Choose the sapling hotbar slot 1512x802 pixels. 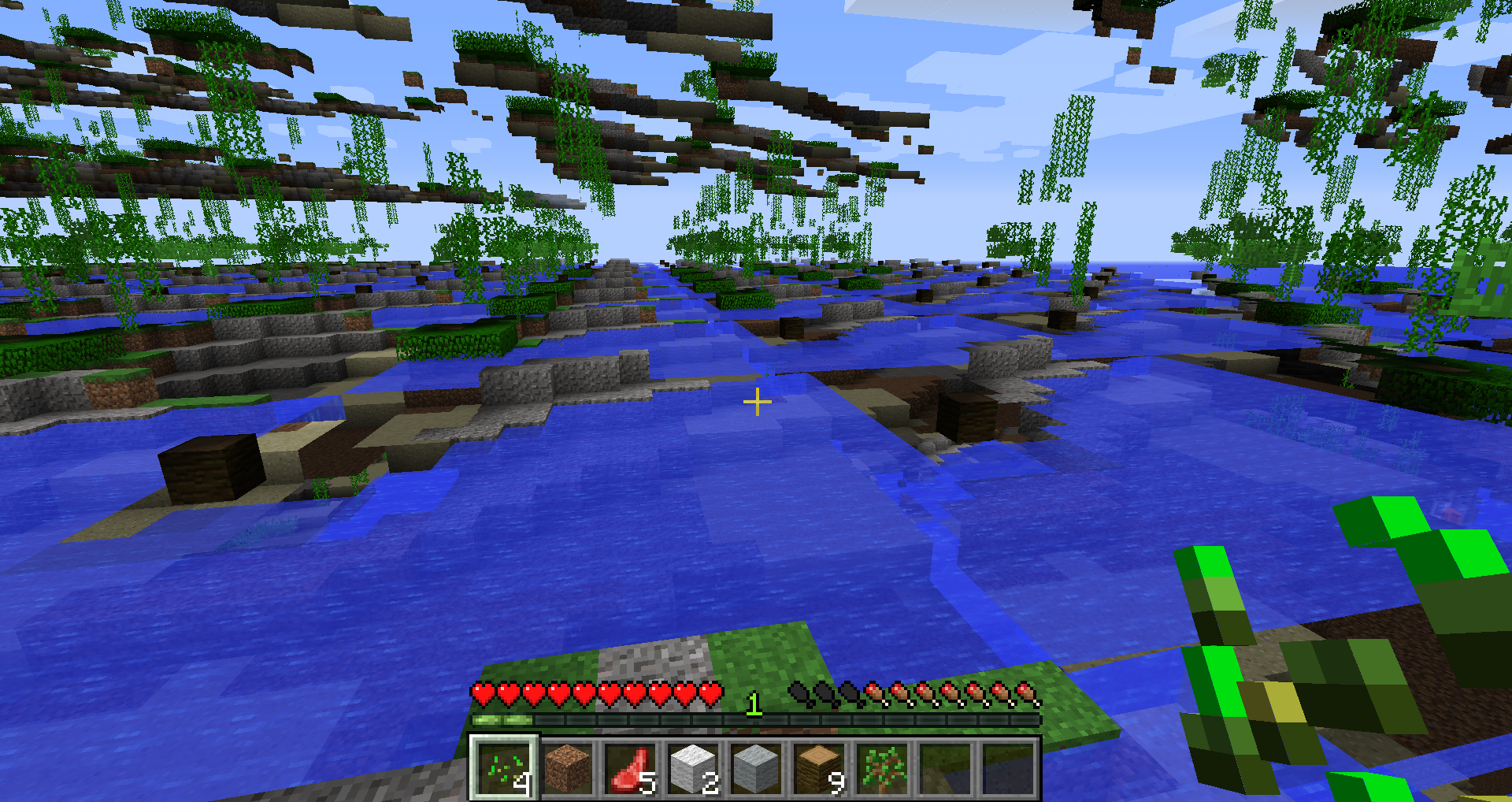(x=882, y=768)
